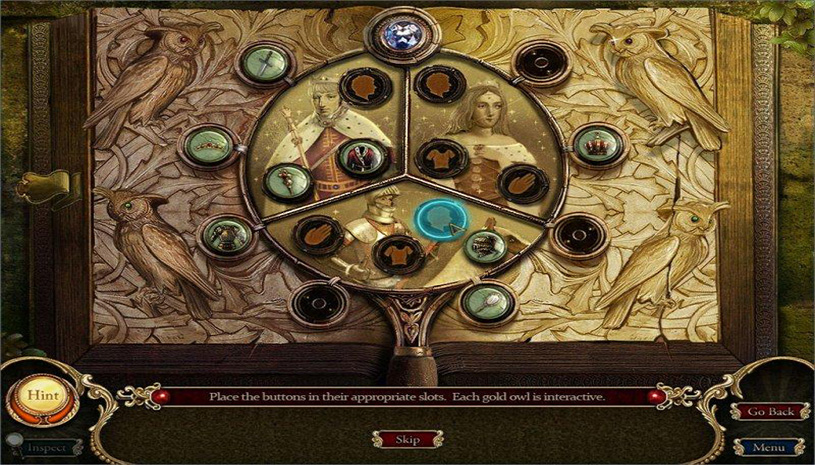Click the queen's torso silhouette slot

pyautogui.click(x=439, y=157)
